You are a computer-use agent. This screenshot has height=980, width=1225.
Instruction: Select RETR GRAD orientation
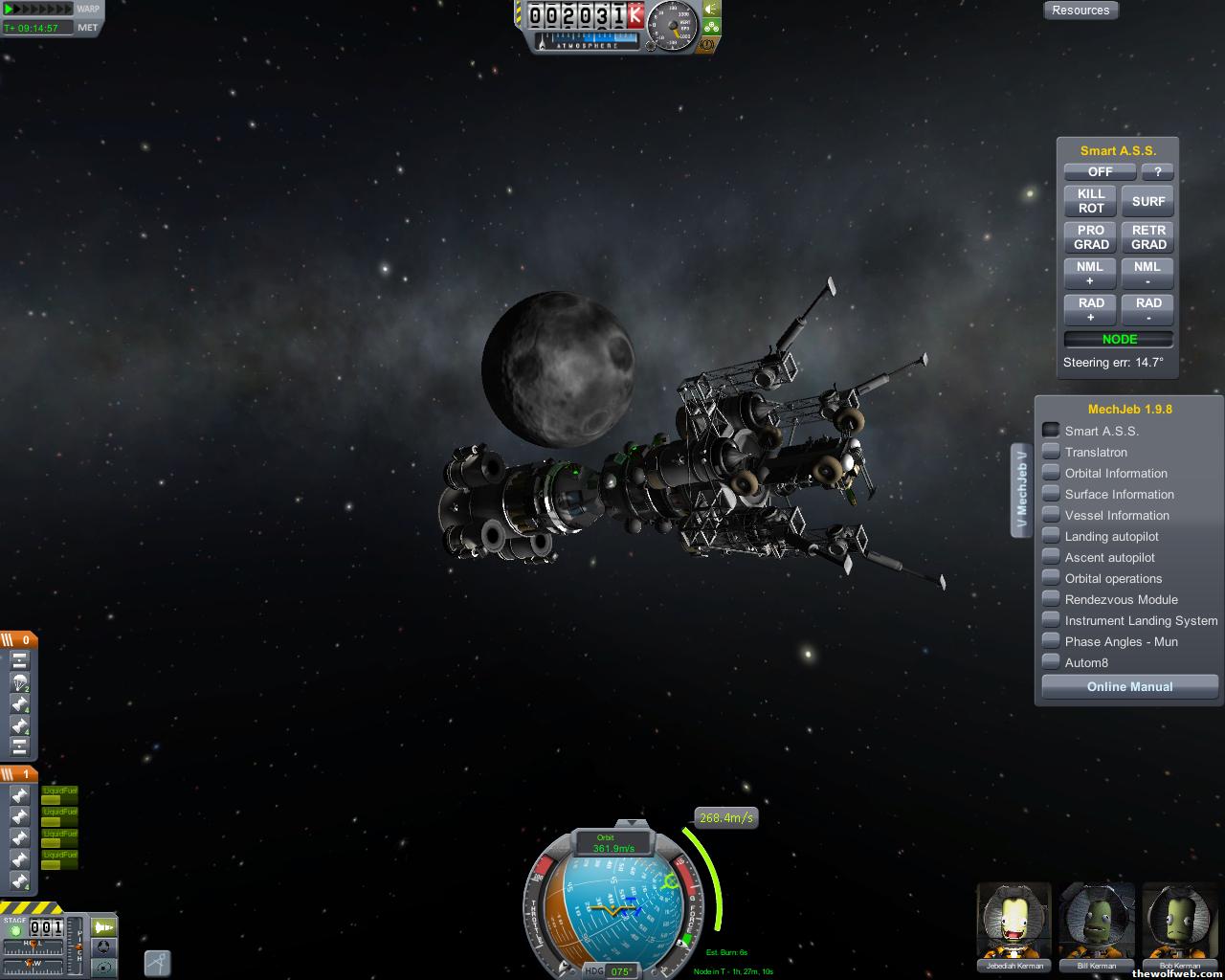click(1147, 237)
